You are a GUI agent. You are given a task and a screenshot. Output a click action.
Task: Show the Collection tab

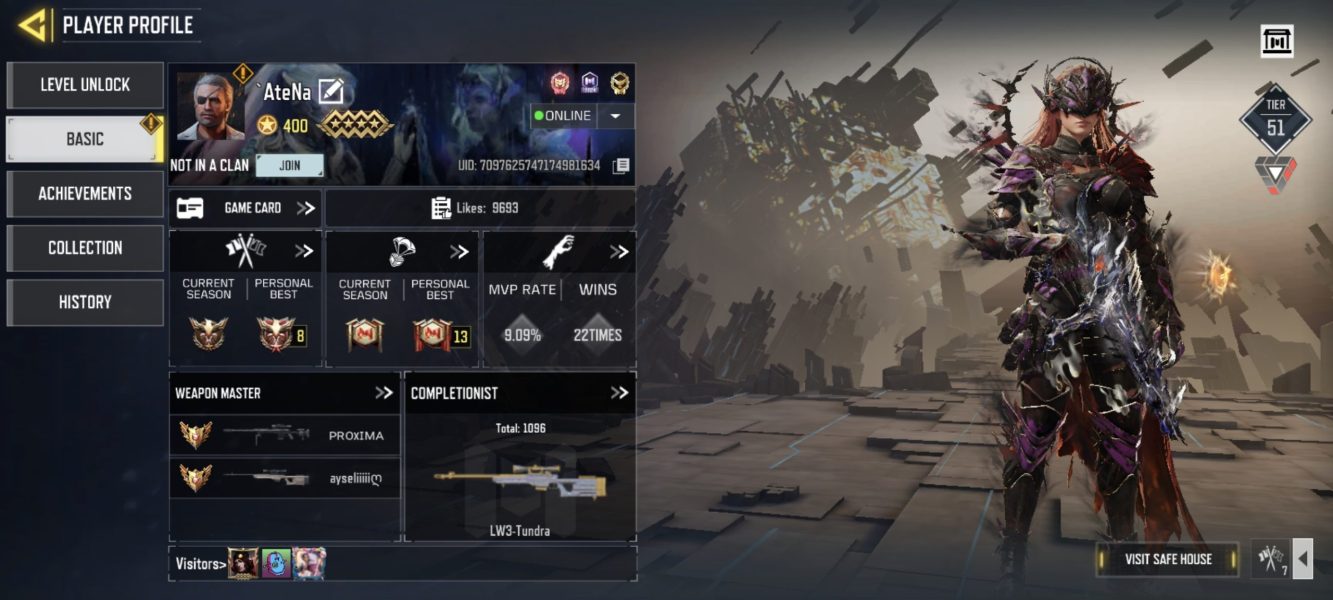pyautogui.click(x=85, y=247)
